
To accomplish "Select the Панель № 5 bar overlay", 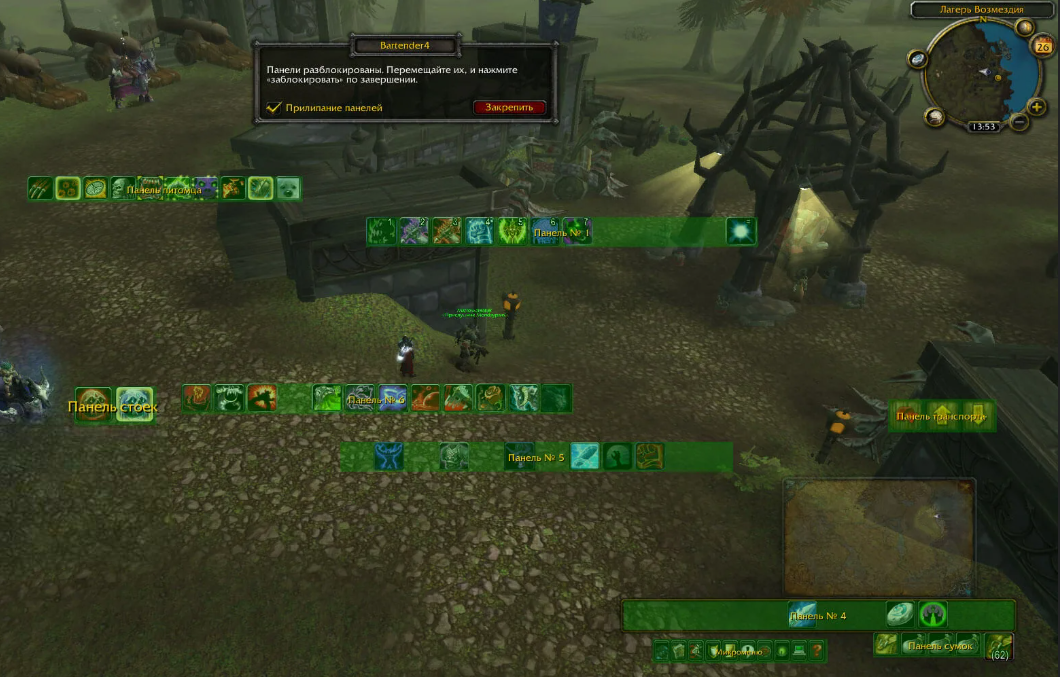I will click(x=536, y=457).
